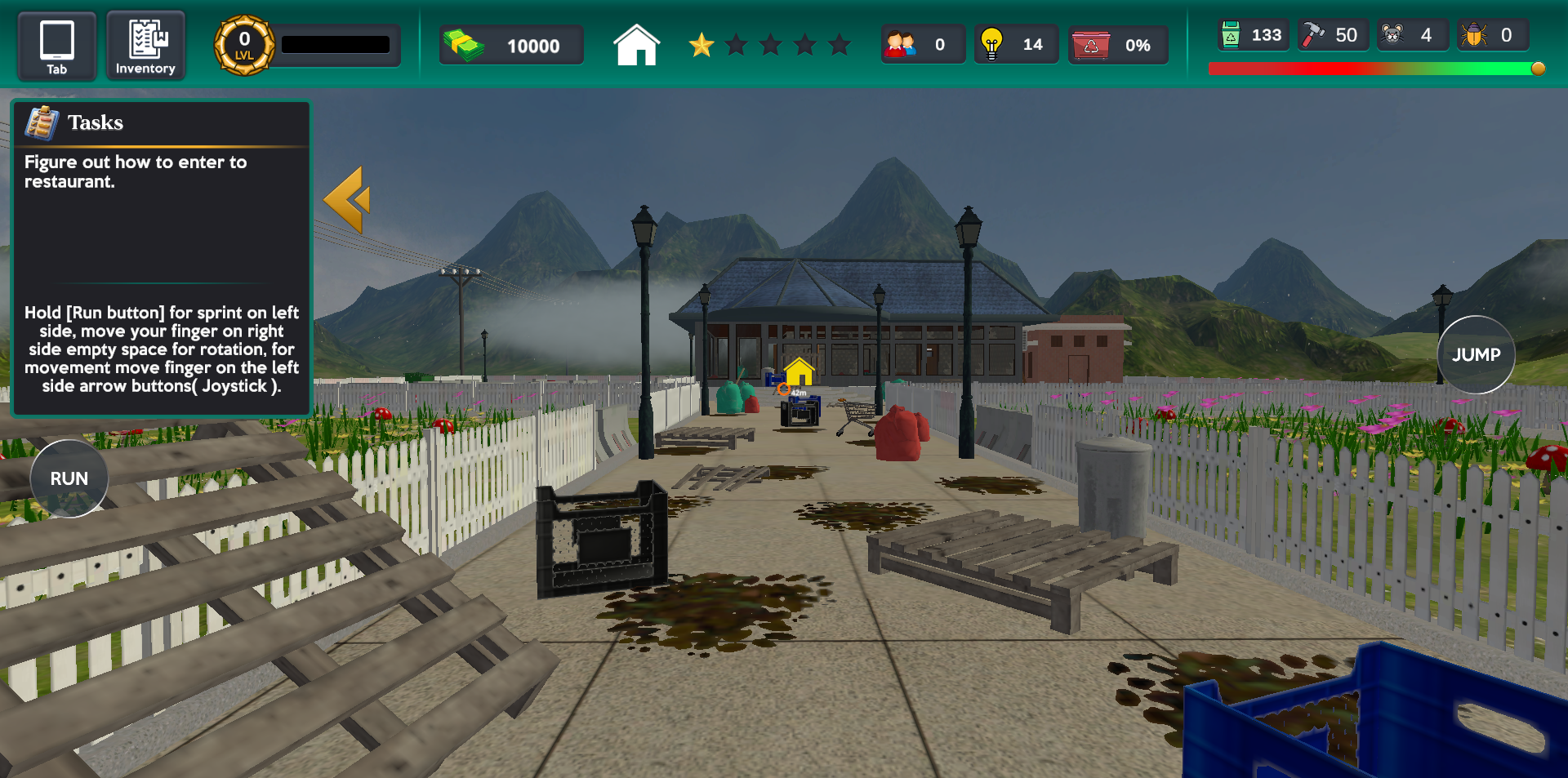Open the Inventory panel
The height and width of the screenshot is (778, 1568).
145,45
